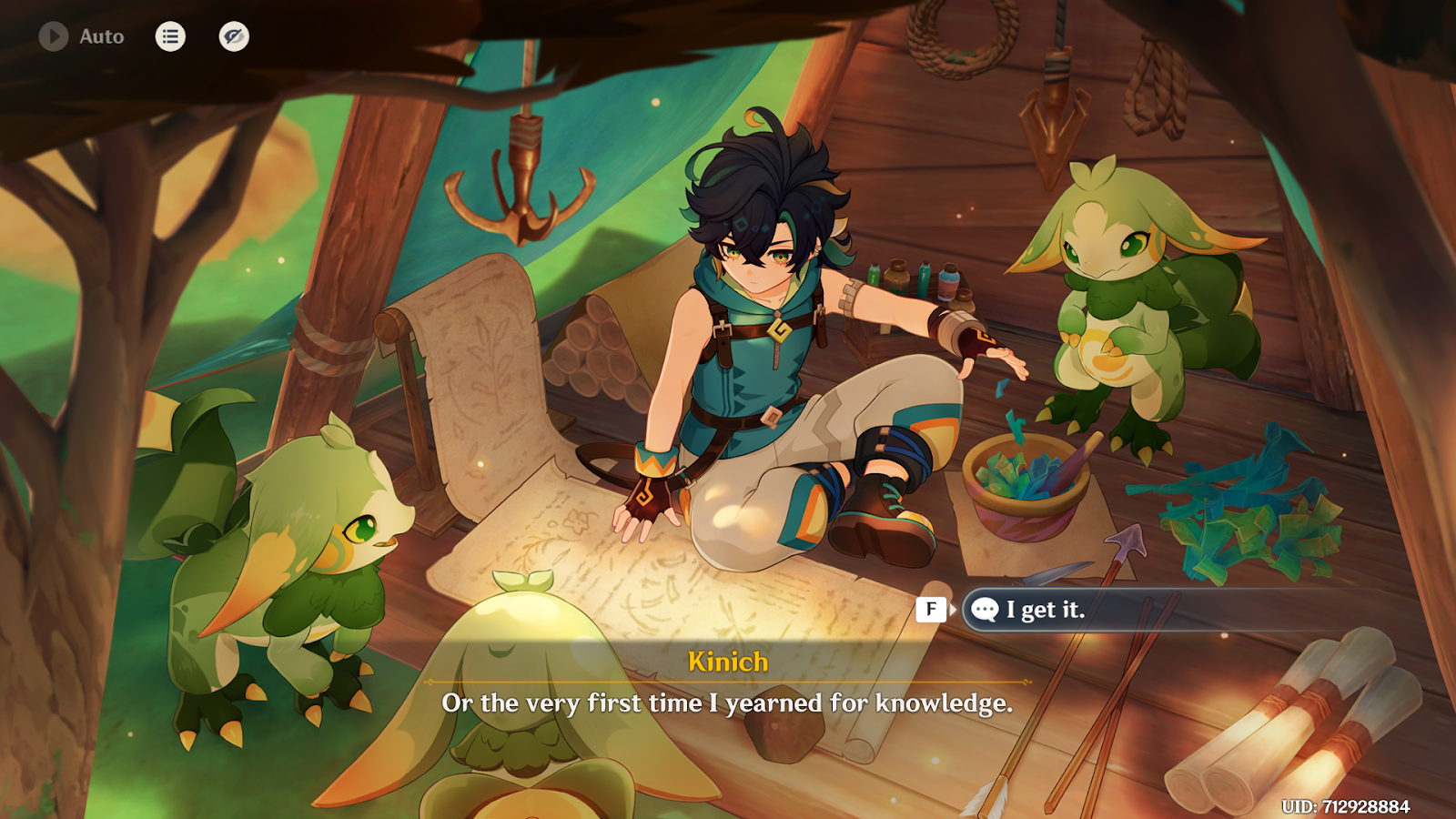Choose the "I get it." reply
The height and width of the screenshot is (819, 1456).
click(1046, 610)
